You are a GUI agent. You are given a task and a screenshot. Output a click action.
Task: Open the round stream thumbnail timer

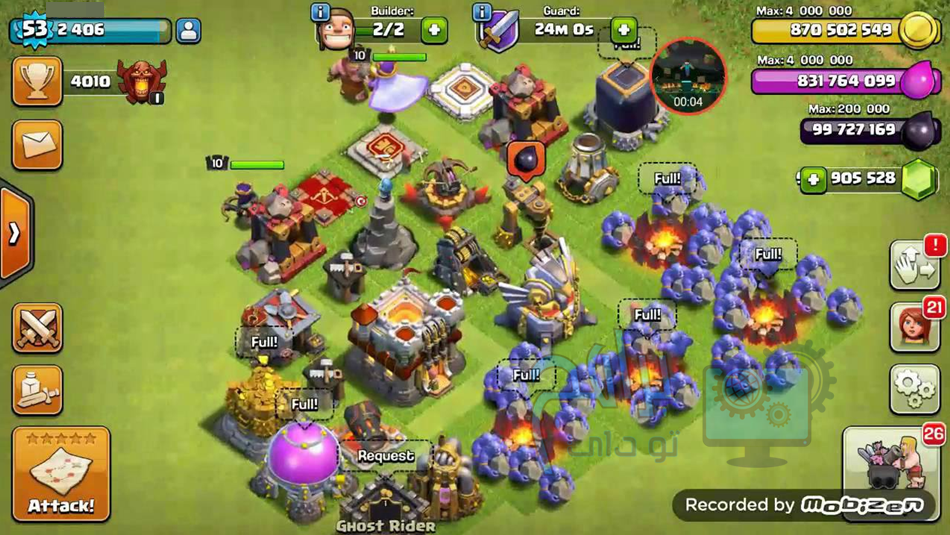[688, 76]
